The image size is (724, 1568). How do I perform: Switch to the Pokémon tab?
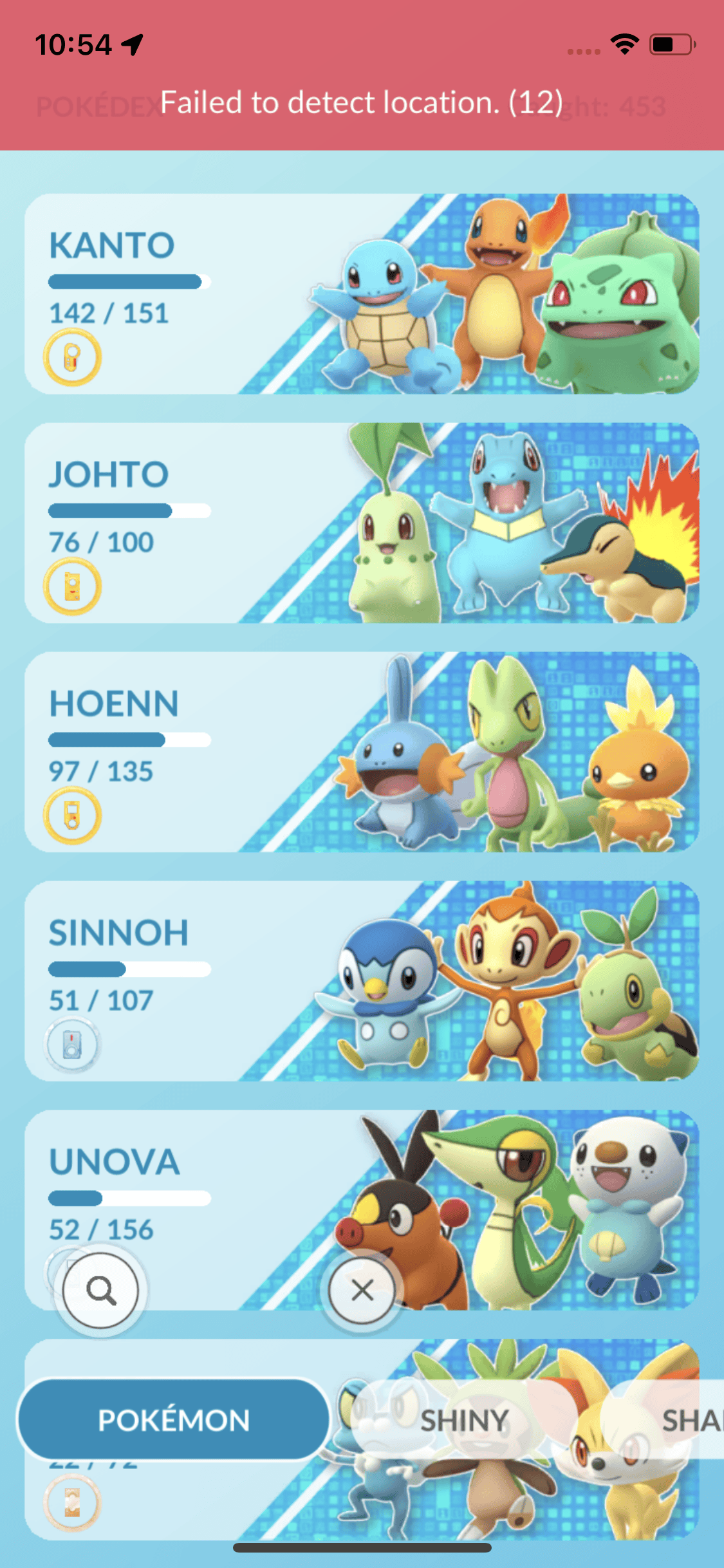pos(174,1420)
